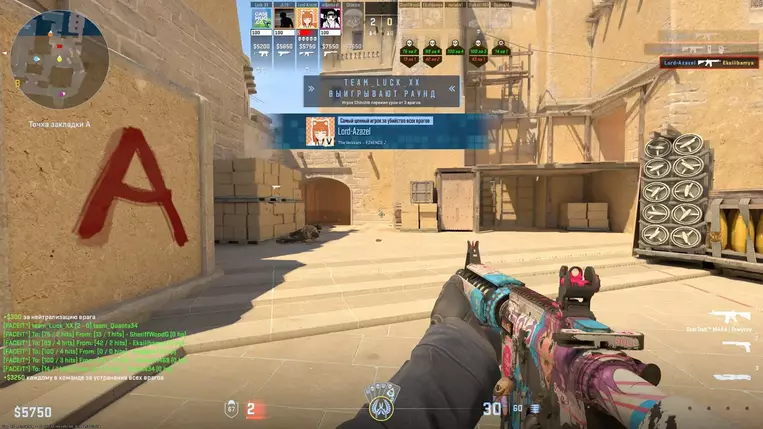Choose the orange-haired anime avatar player card

(x=307, y=21)
